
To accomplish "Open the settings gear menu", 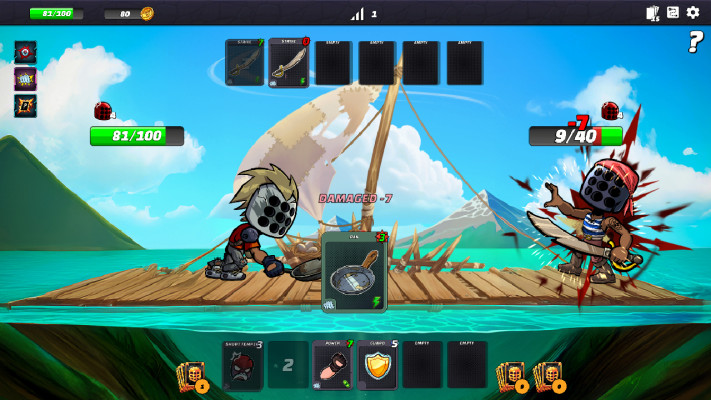I will click(693, 13).
